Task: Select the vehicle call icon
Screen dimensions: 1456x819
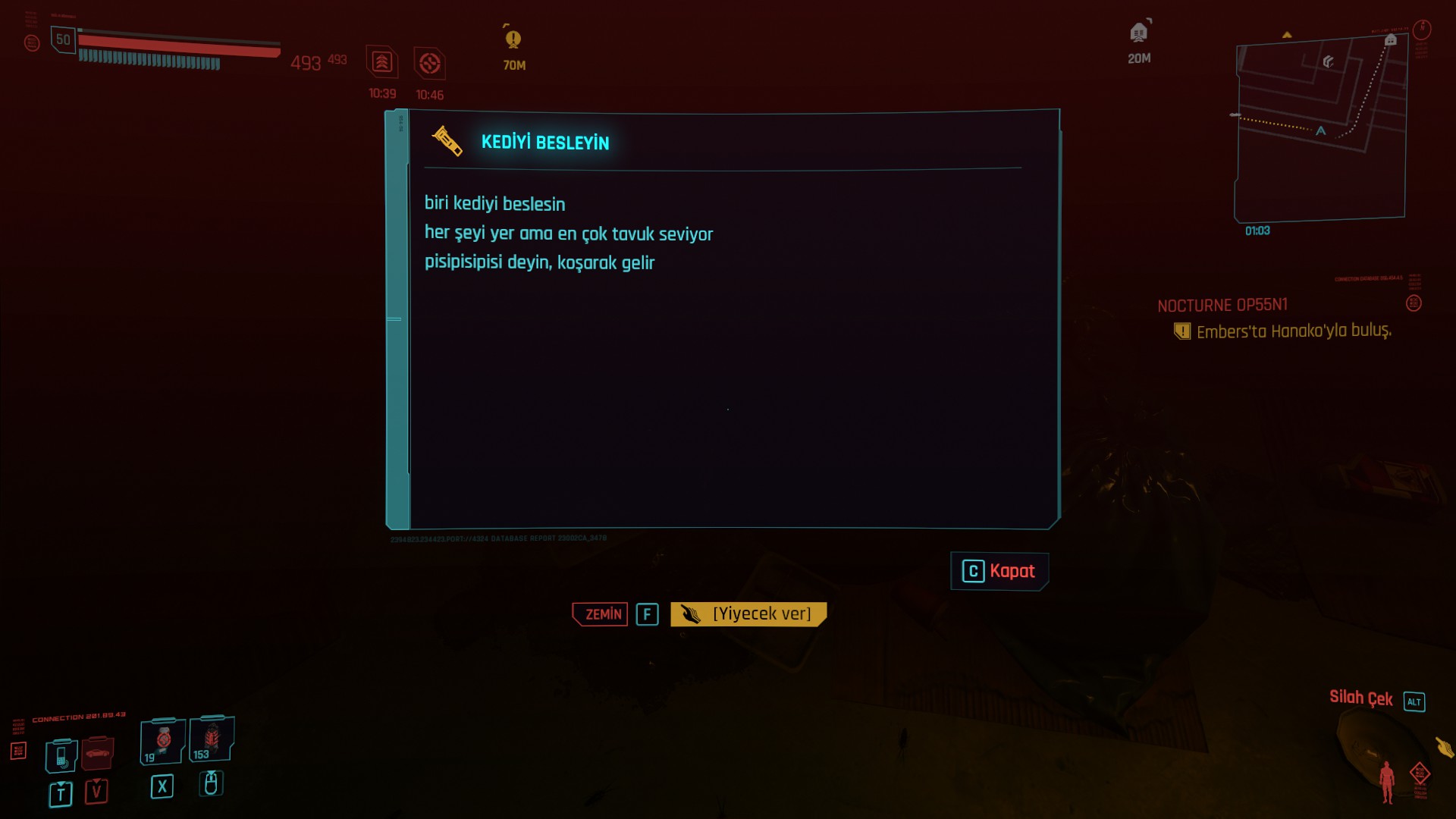Action: pyautogui.click(x=97, y=753)
